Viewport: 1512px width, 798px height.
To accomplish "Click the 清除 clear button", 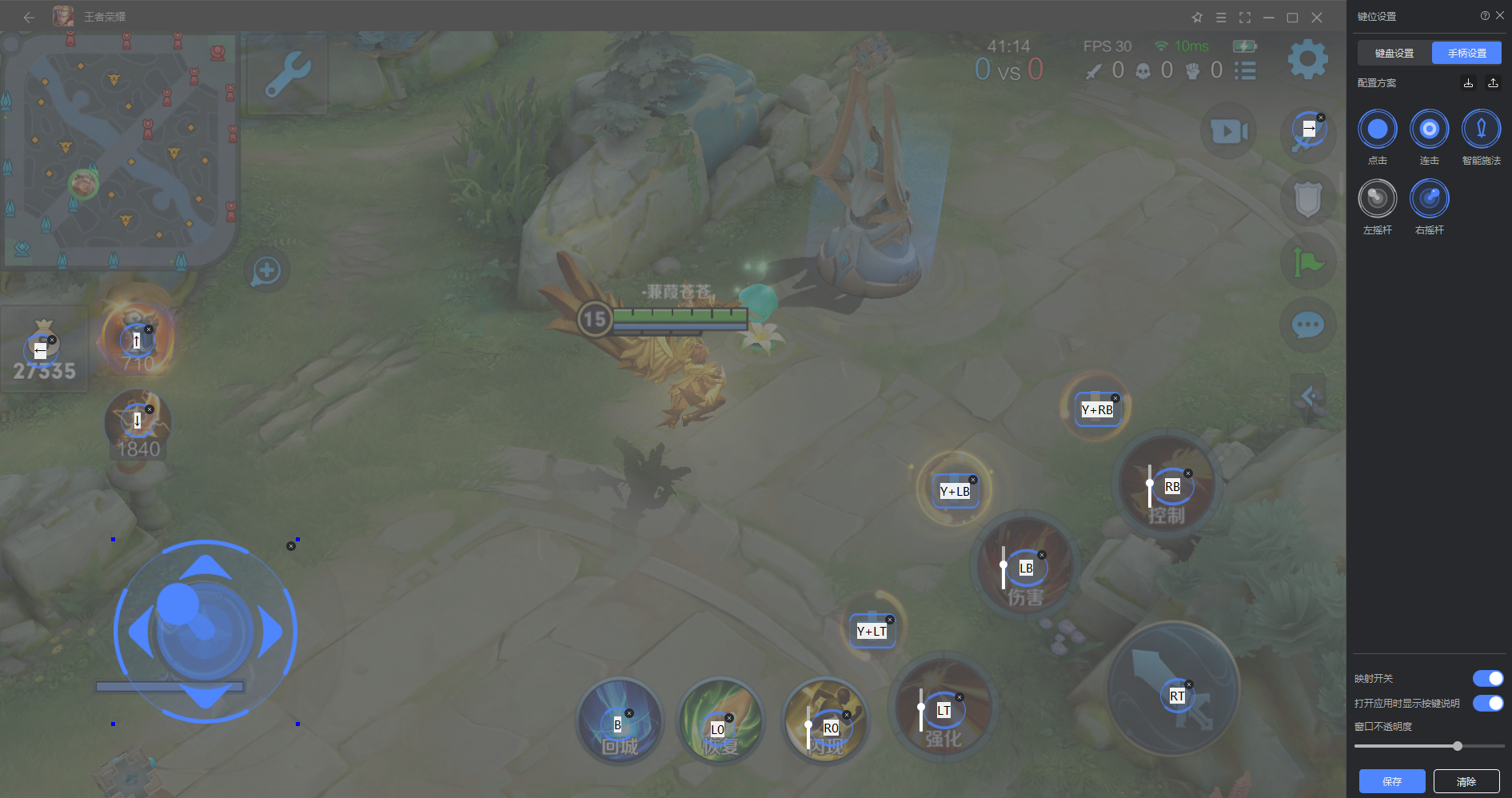I will (1466, 781).
